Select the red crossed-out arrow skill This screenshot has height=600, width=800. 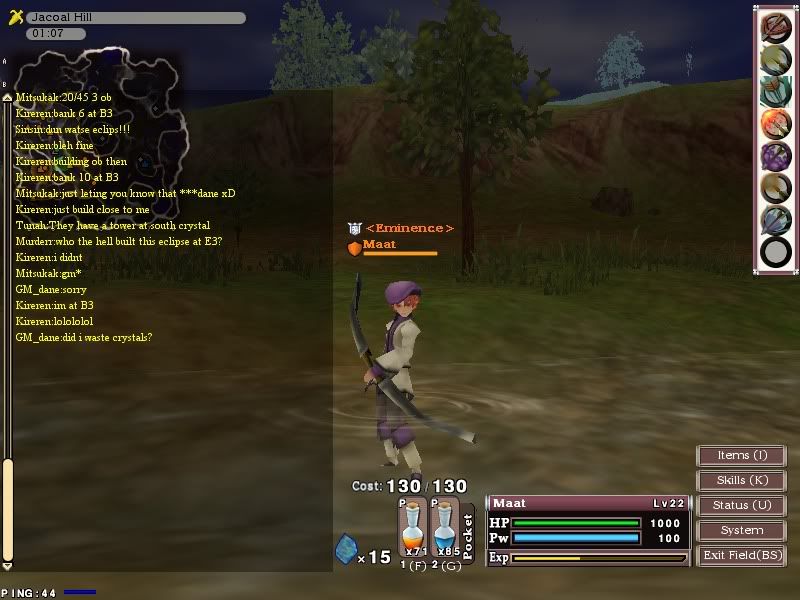point(775,28)
